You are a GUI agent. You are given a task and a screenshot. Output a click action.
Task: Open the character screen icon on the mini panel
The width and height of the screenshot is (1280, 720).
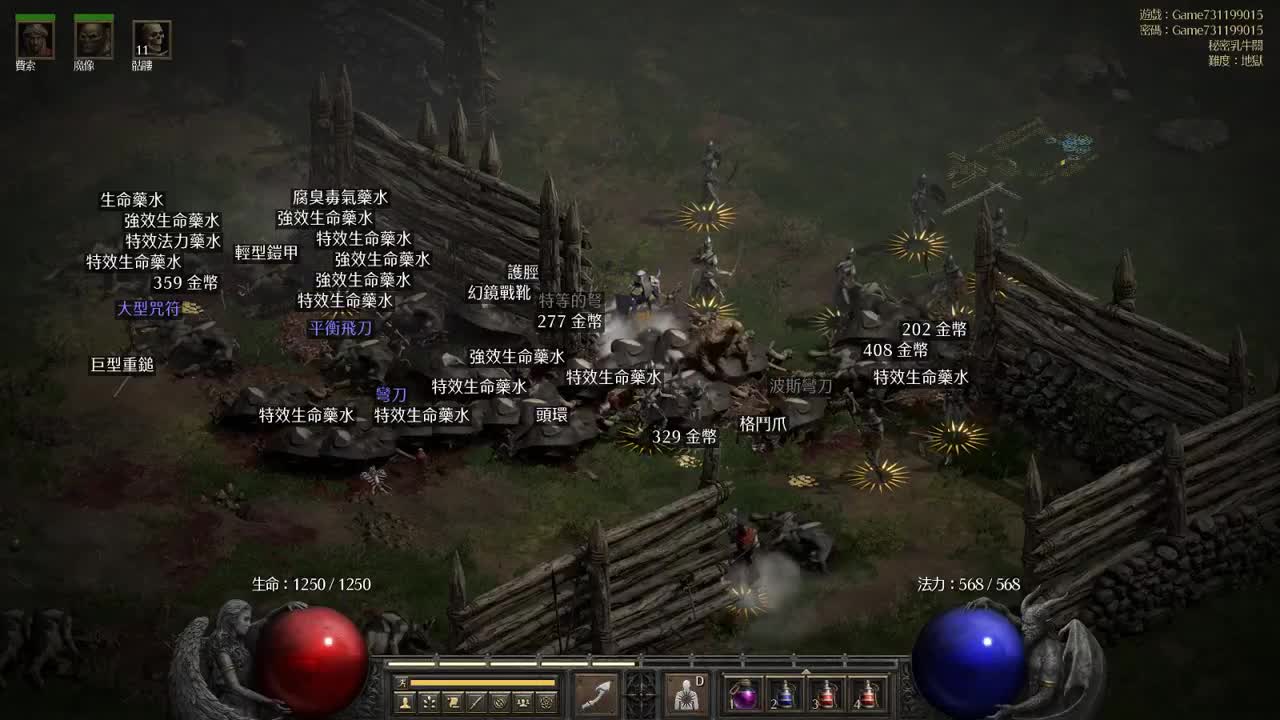pyautogui.click(x=404, y=701)
